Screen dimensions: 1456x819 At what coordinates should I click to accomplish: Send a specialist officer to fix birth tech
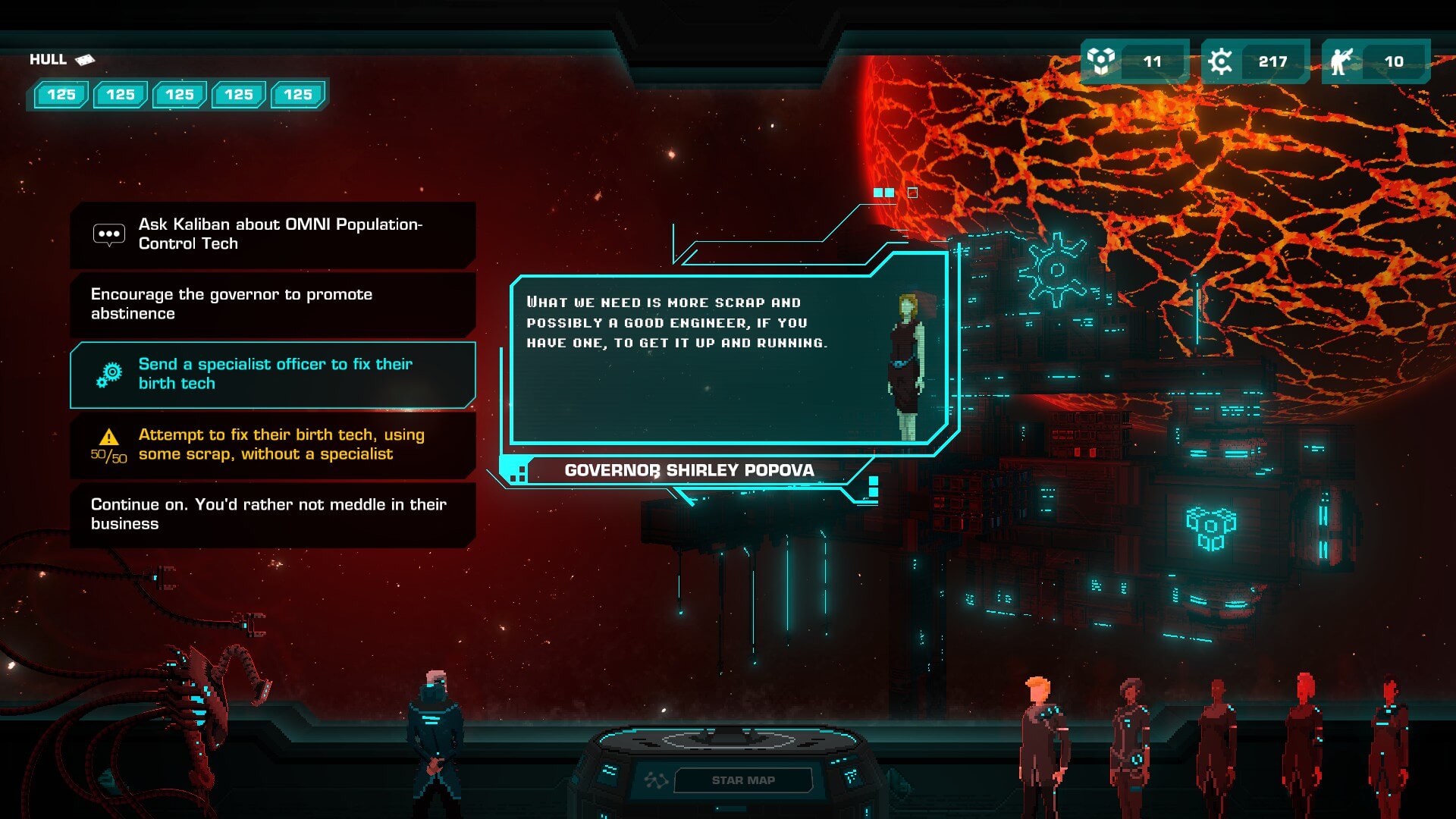pyautogui.click(x=273, y=374)
